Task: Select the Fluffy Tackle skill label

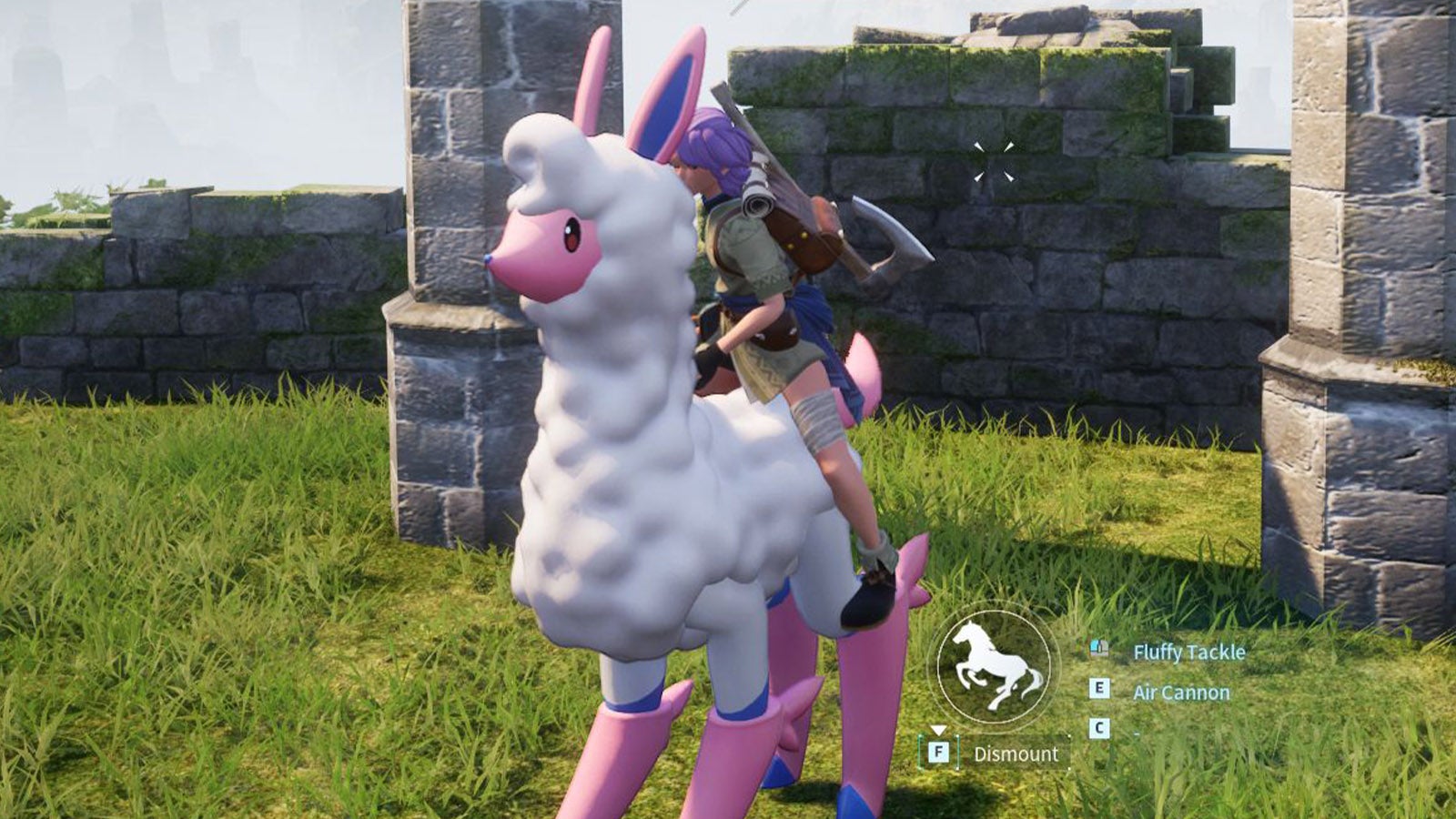Action: point(1190,652)
